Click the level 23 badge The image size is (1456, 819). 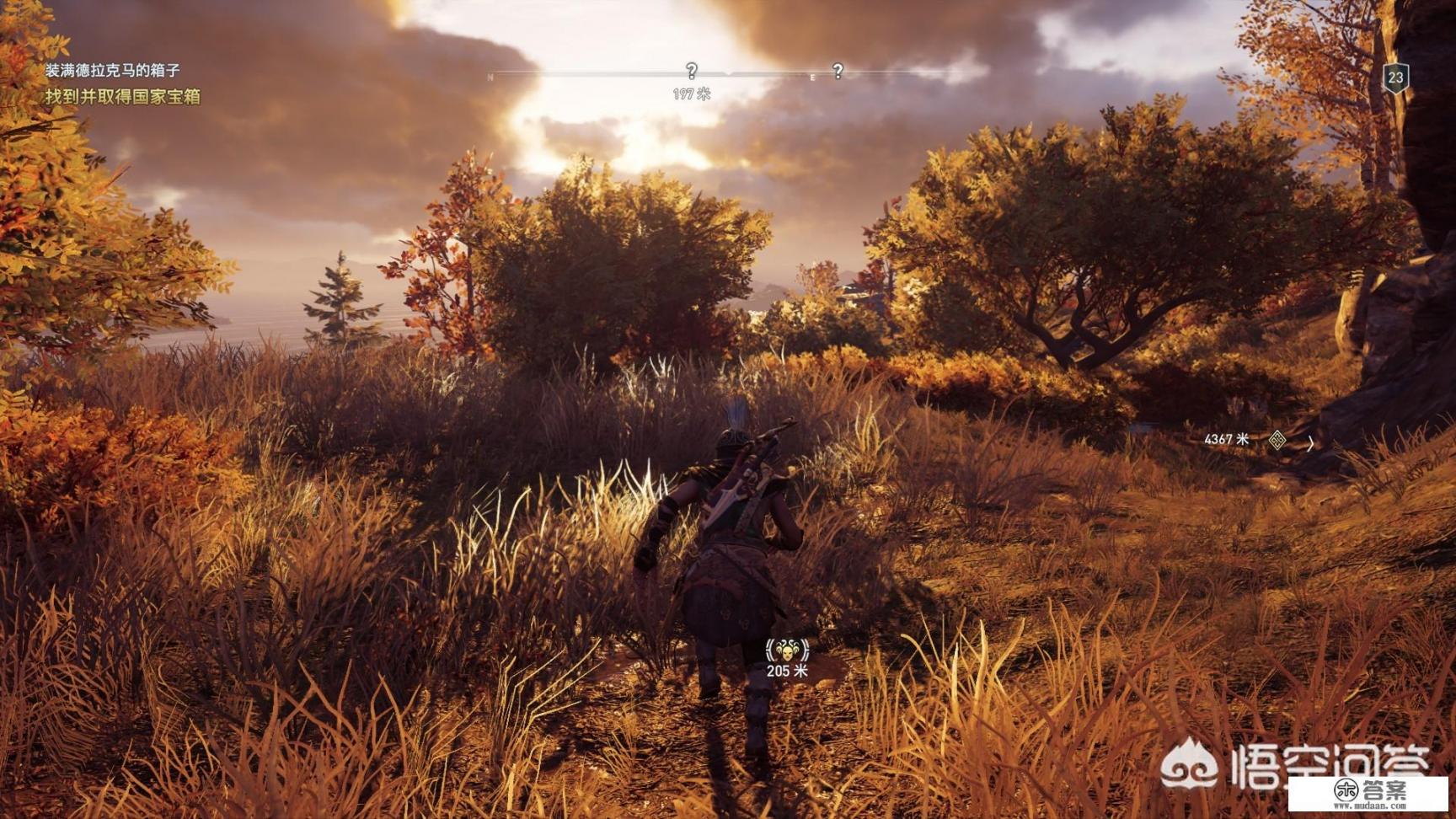pyautogui.click(x=1396, y=78)
